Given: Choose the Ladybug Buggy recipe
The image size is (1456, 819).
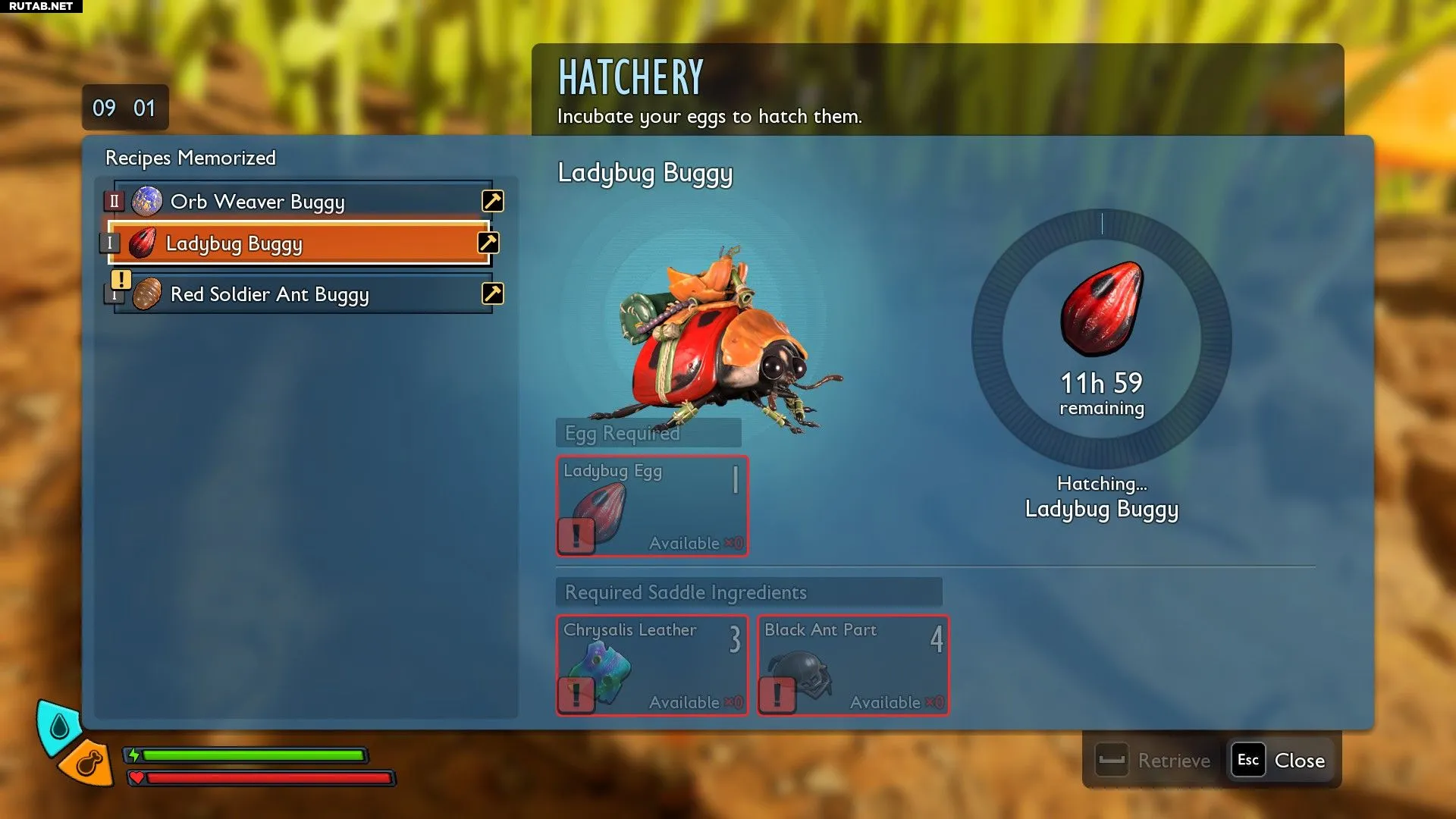Looking at the screenshot, I should 300,243.
